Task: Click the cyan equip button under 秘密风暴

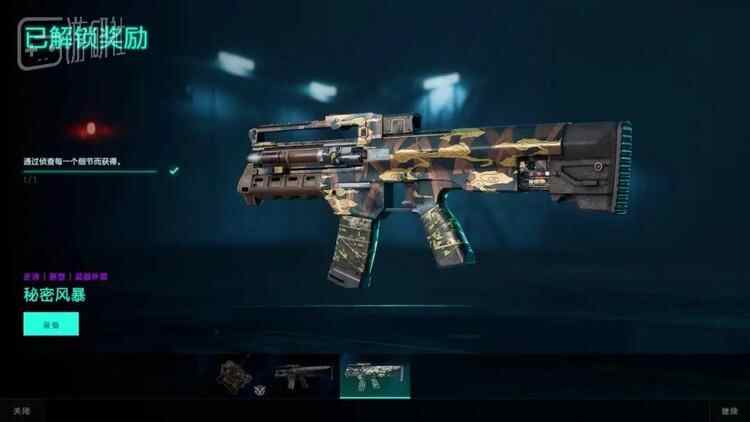Action: 51,324
